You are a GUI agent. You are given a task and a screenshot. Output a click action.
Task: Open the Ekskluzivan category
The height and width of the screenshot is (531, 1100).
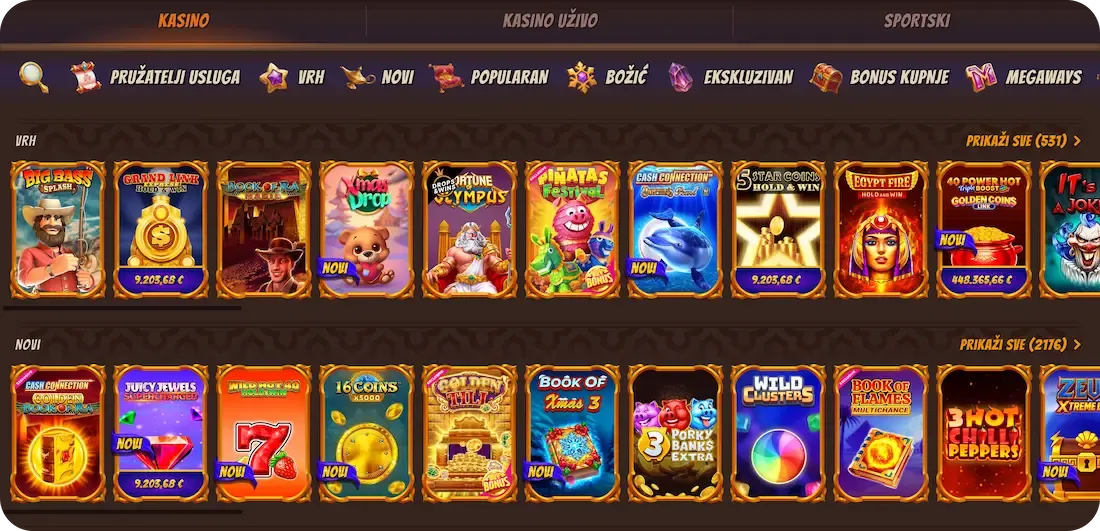click(732, 77)
